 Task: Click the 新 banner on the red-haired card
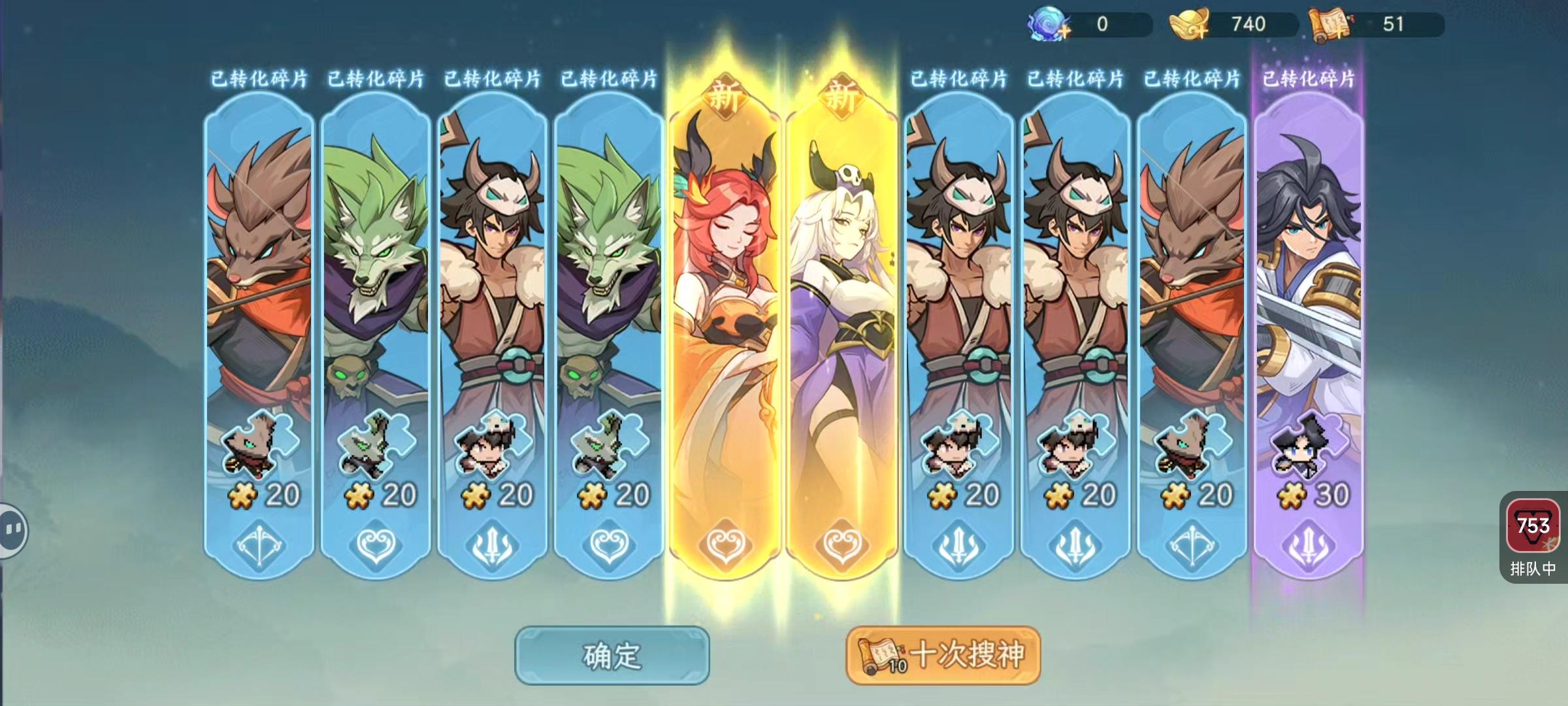pyautogui.click(x=724, y=96)
